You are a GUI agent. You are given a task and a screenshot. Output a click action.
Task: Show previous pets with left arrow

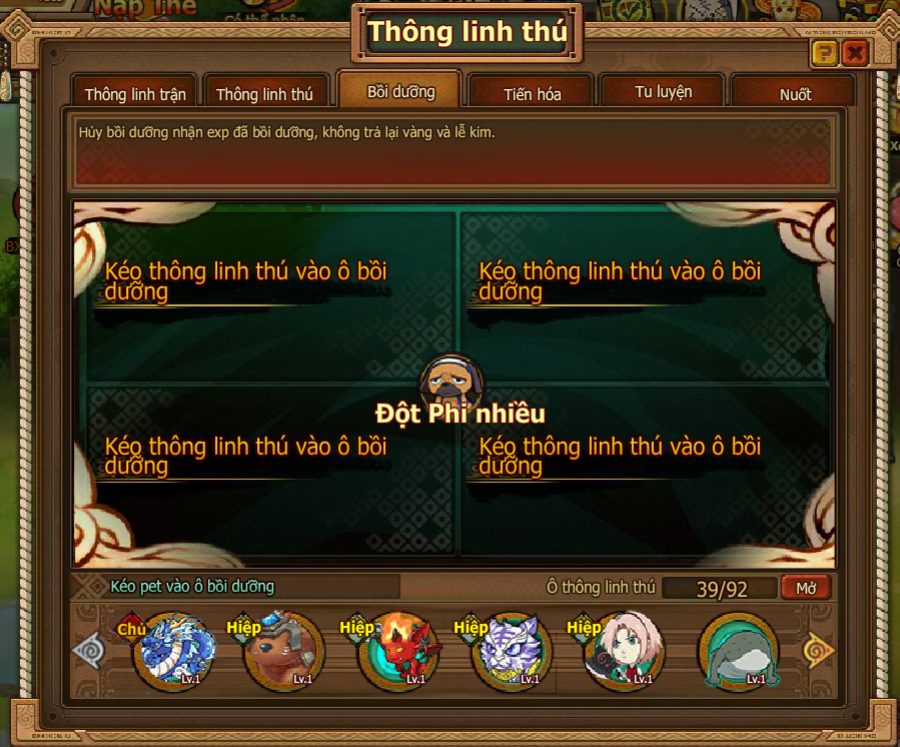point(89,652)
